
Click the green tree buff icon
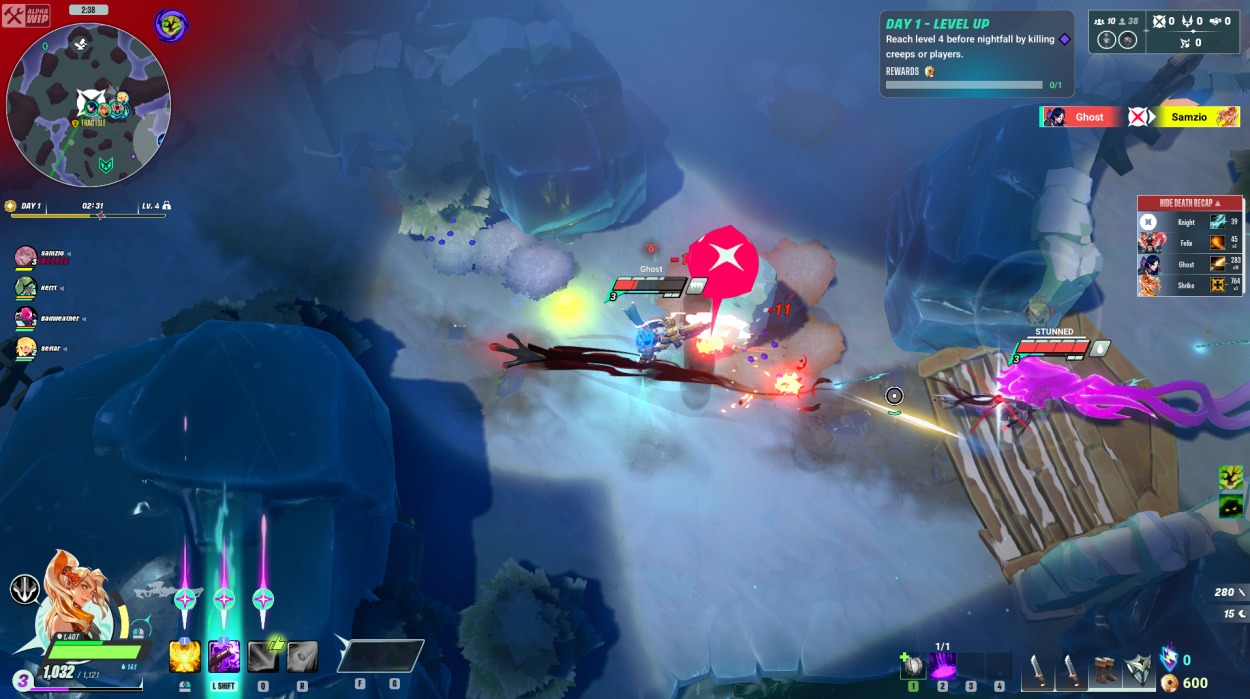pyautogui.click(x=1230, y=477)
